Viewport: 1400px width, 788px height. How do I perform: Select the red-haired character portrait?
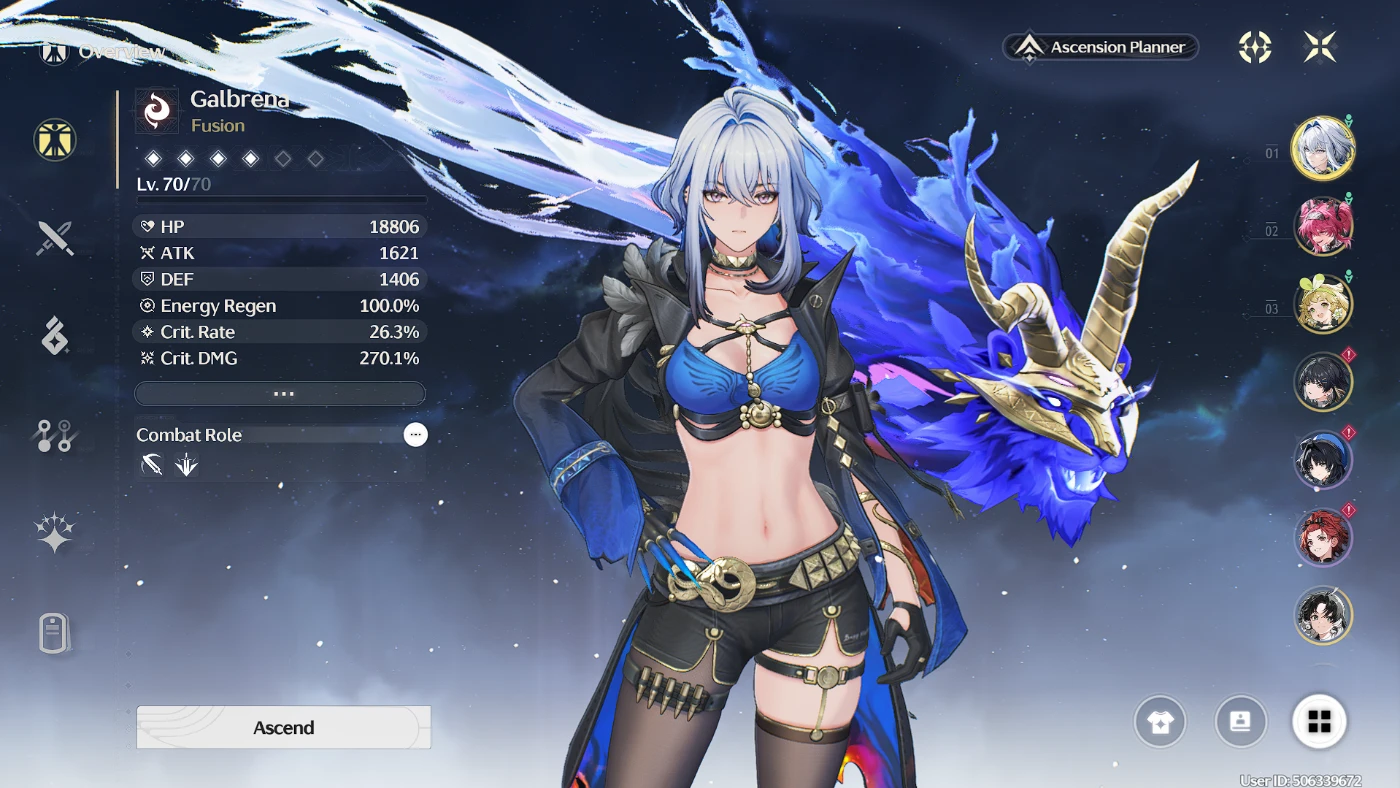[1323, 538]
